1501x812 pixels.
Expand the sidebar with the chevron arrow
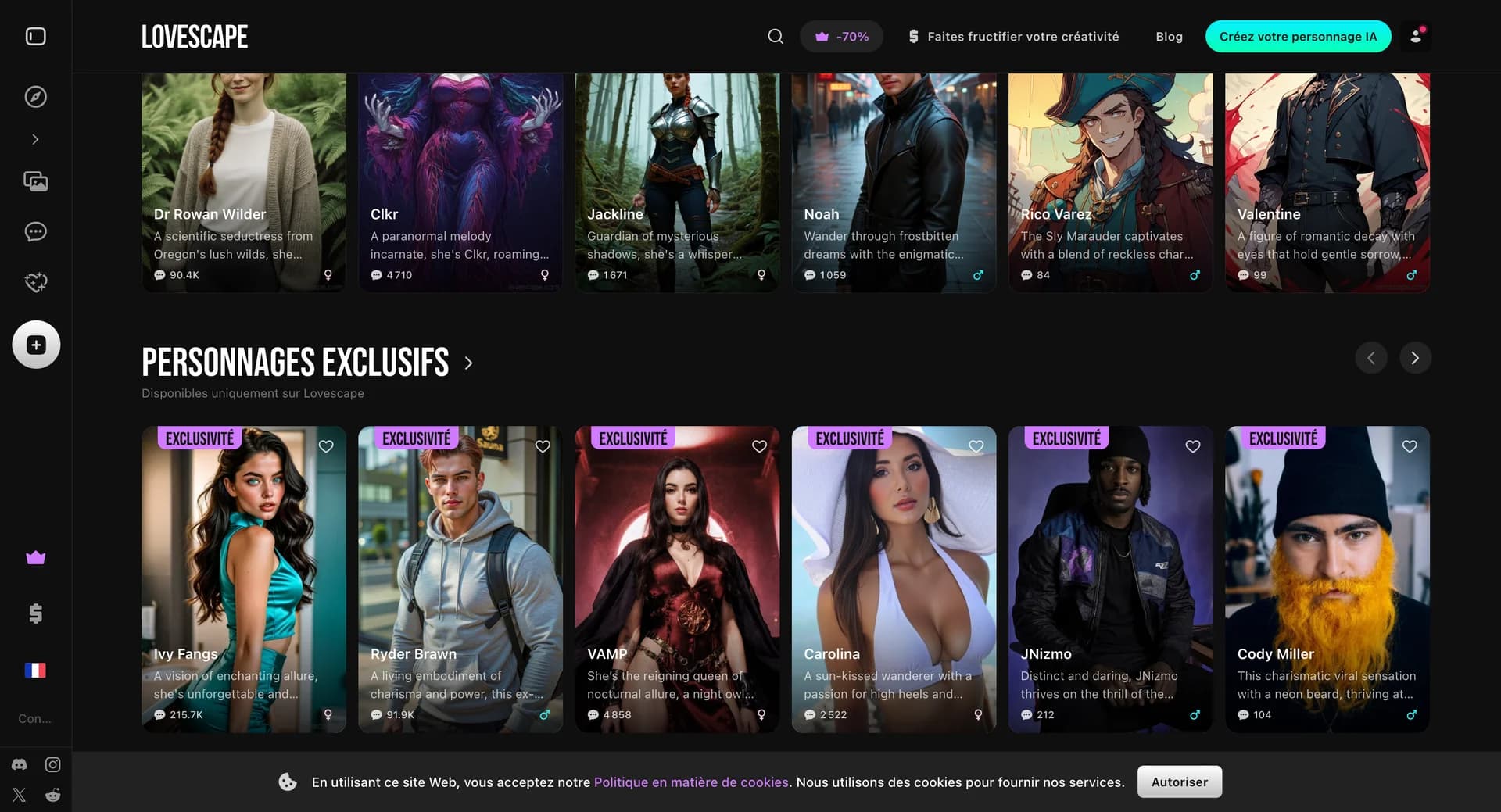tap(35, 138)
